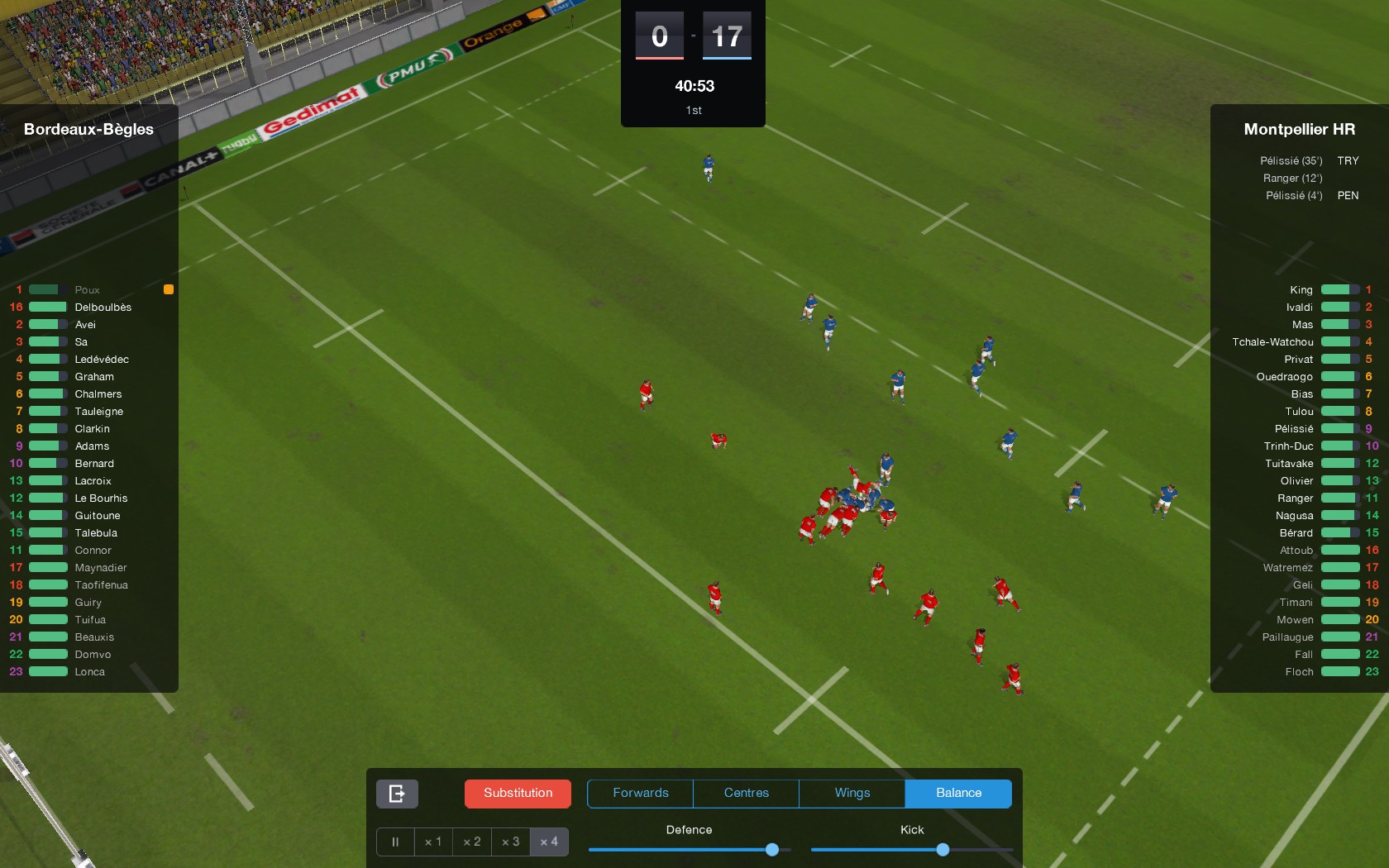Expand the Montpellier HR team panel header
Screen dimensions: 1389x868
[1299, 129]
